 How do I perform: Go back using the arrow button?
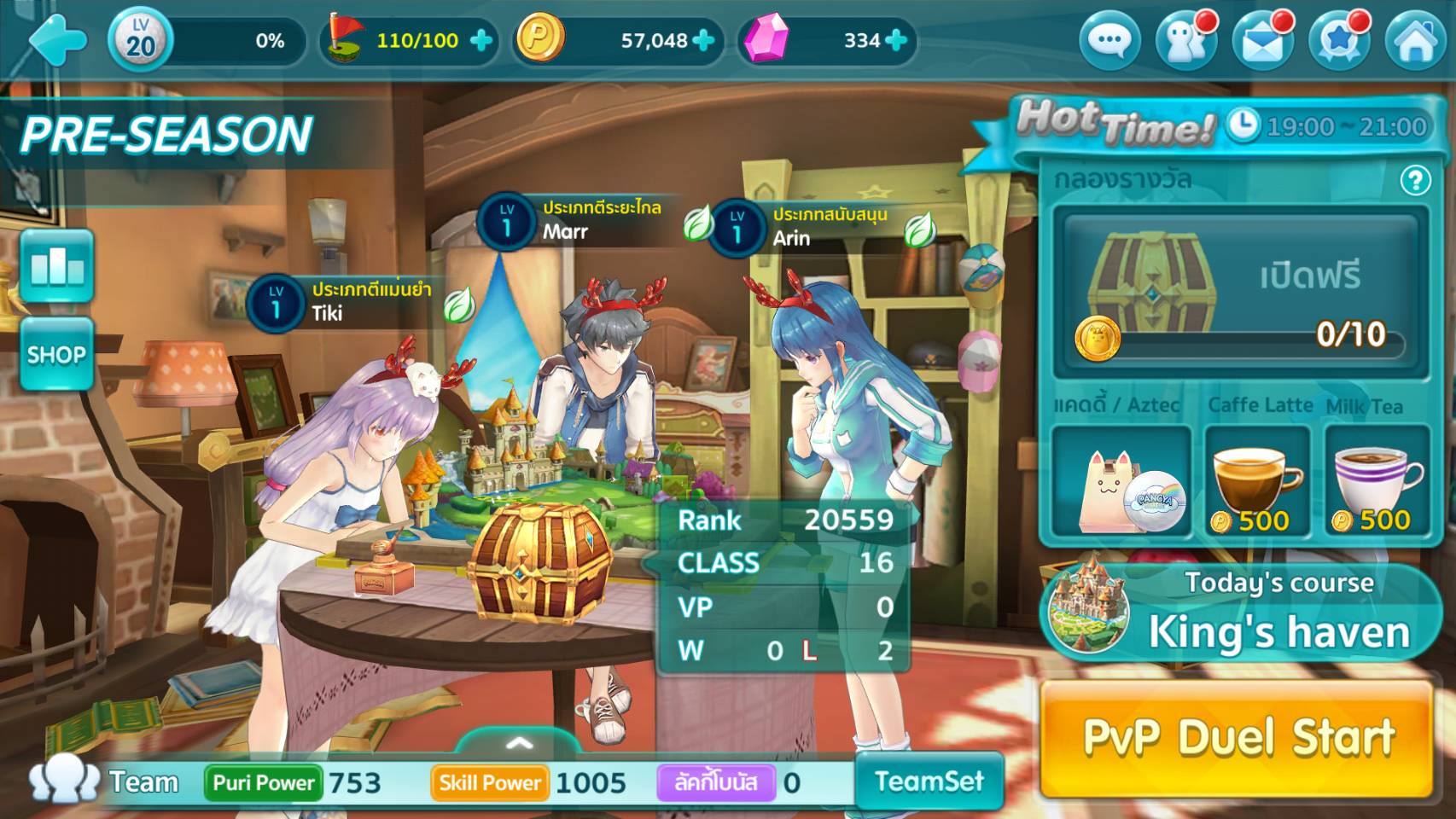[56, 40]
